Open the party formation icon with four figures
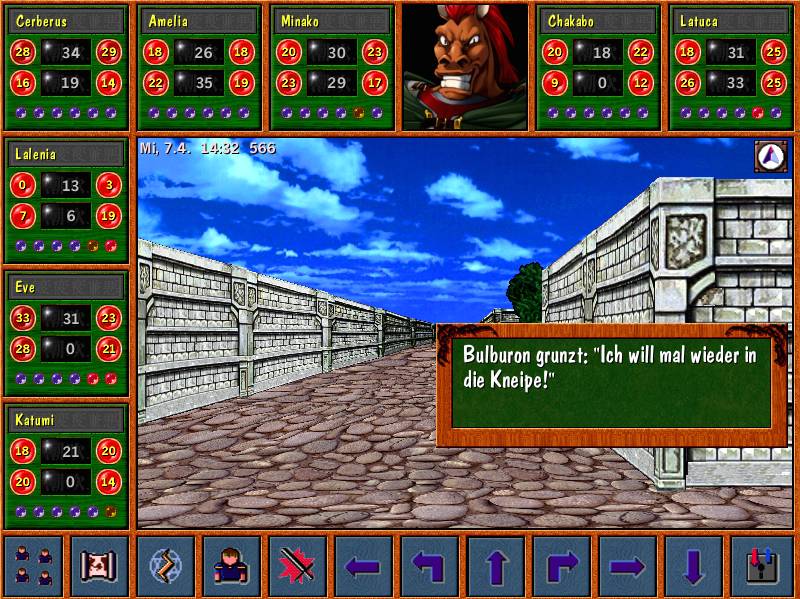Viewport: 800px width, 599px height. click(x=34, y=566)
